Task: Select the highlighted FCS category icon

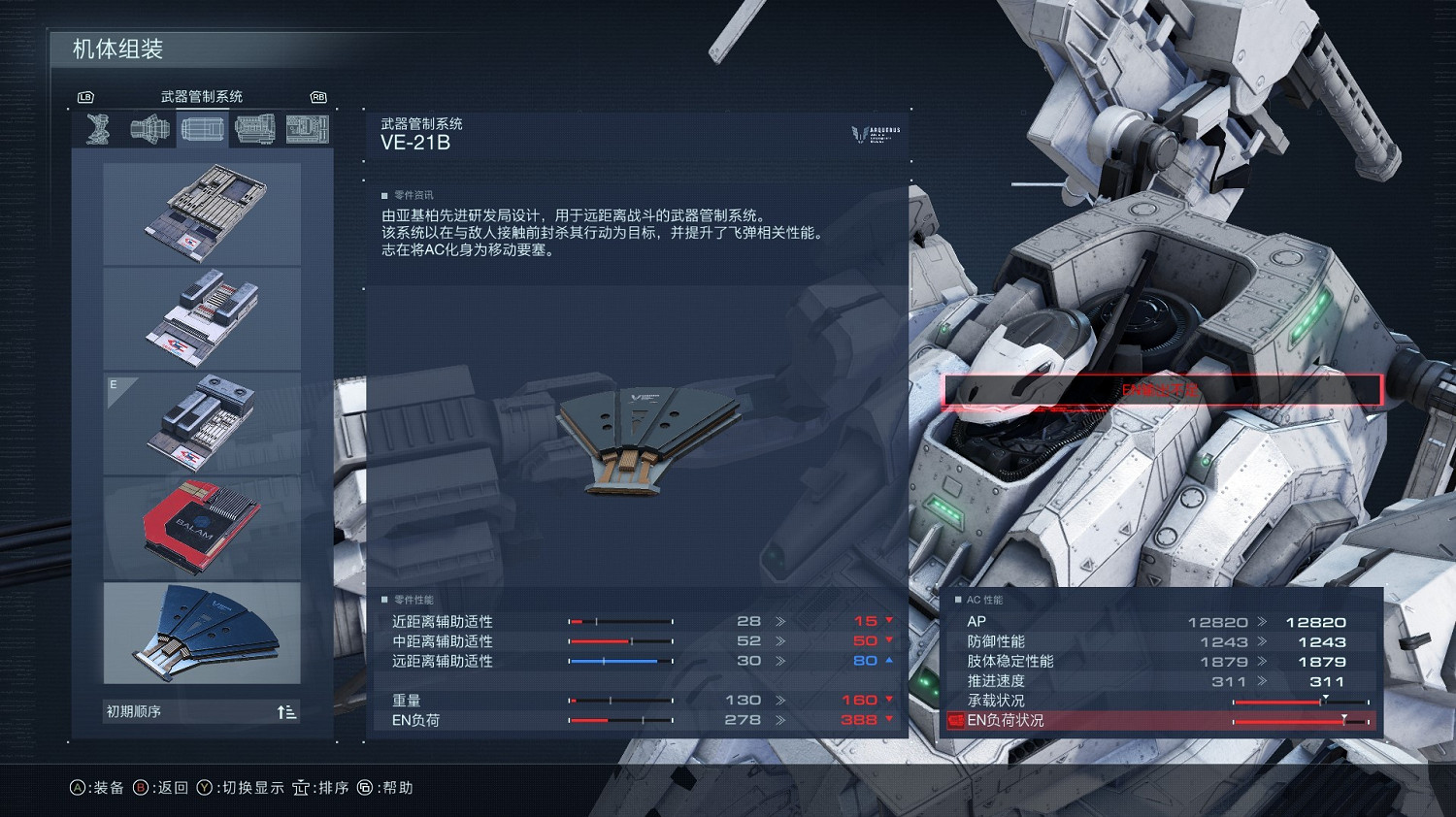Action: (x=202, y=128)
